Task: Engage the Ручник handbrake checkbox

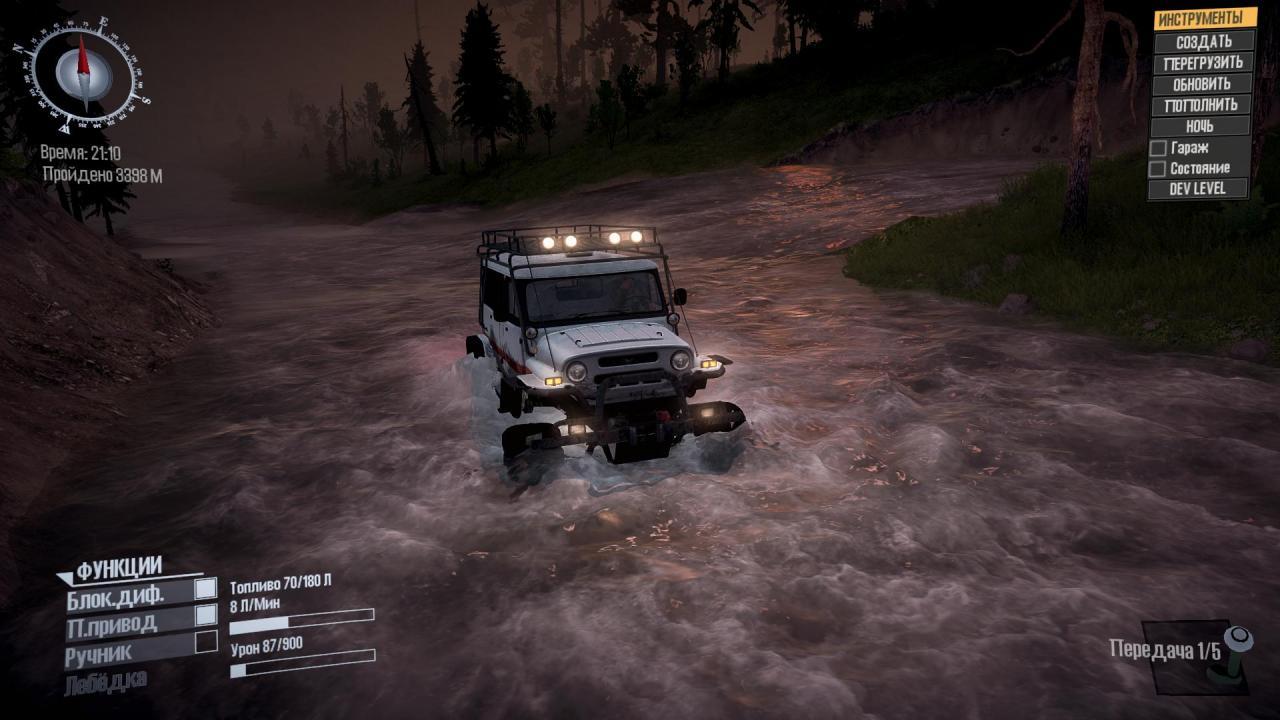Action: [x=206, y=642]
